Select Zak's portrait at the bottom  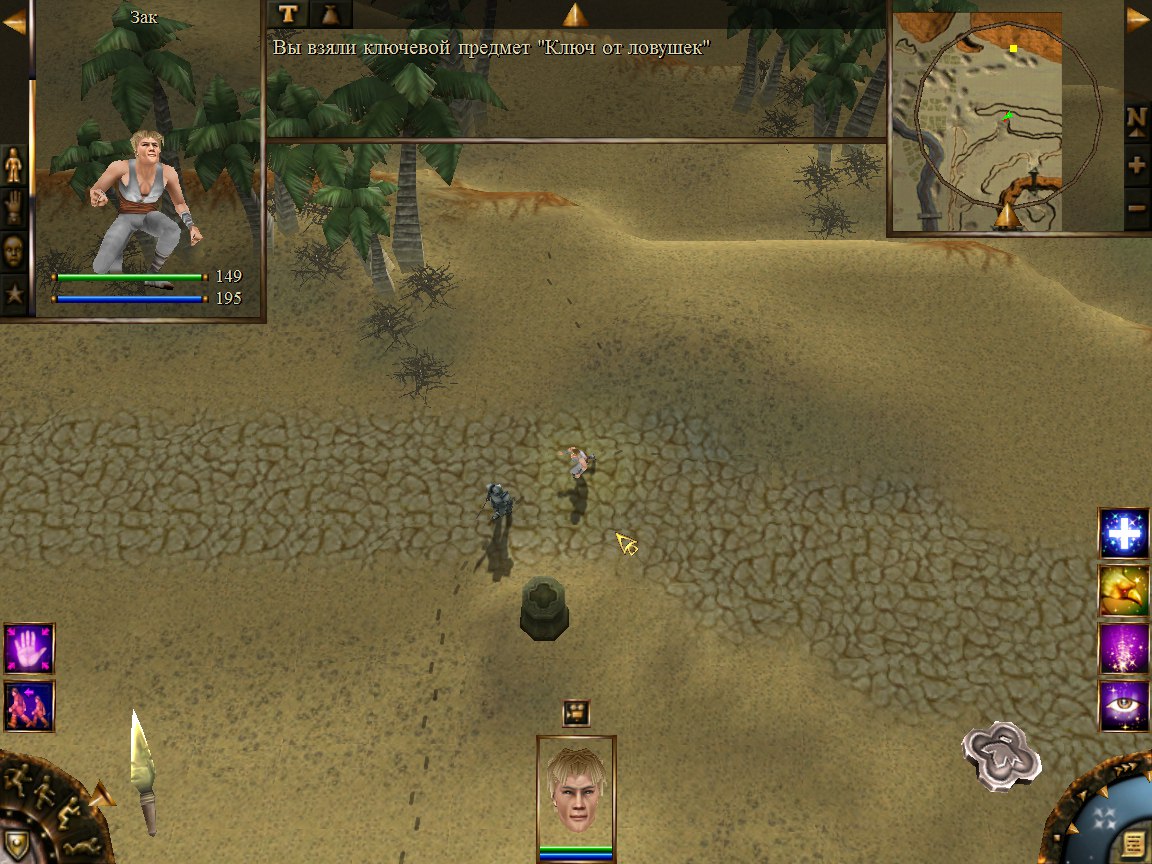click(576, 792)
